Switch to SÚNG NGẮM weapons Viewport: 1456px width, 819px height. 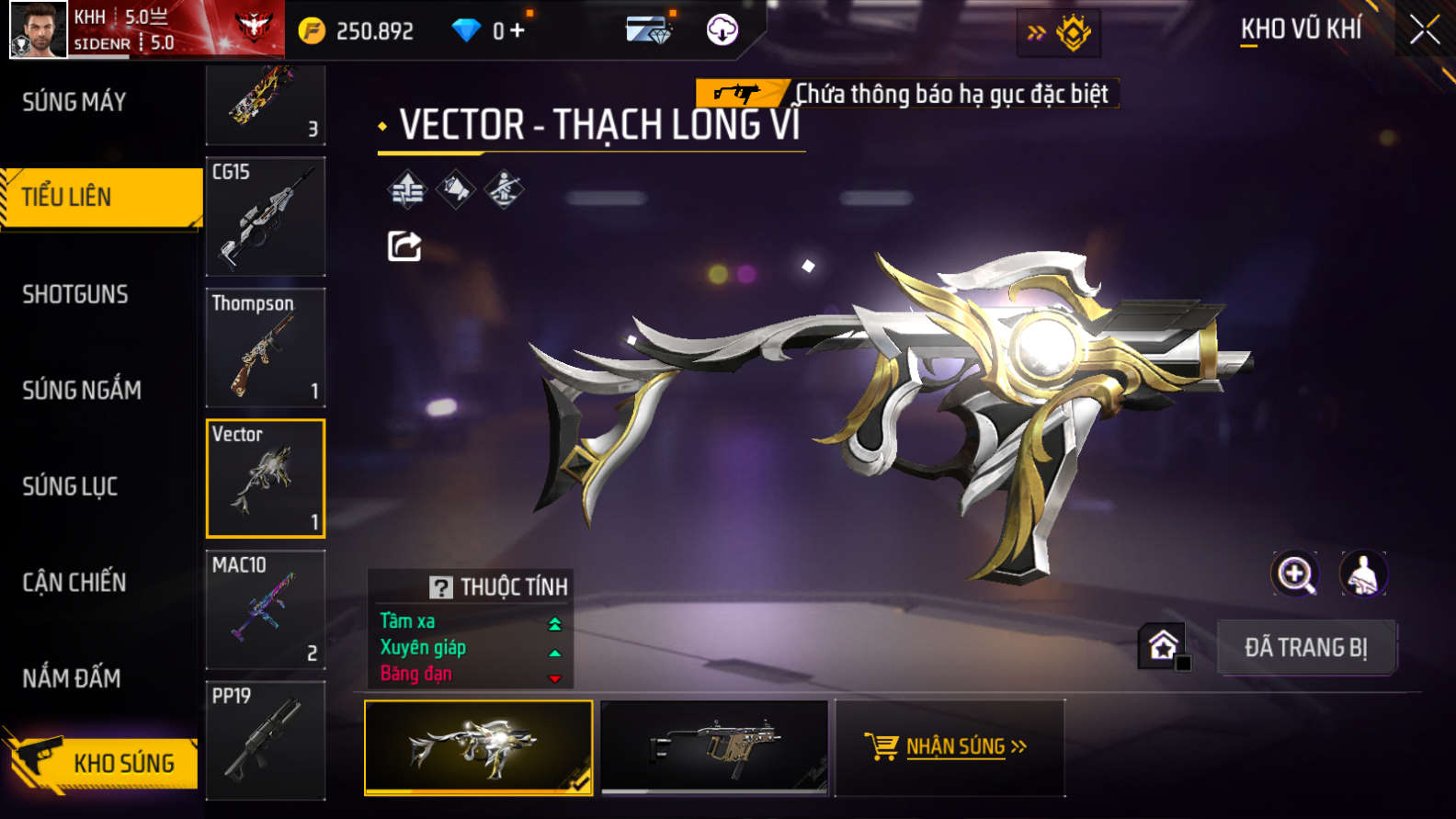click(x=82, y=390)
